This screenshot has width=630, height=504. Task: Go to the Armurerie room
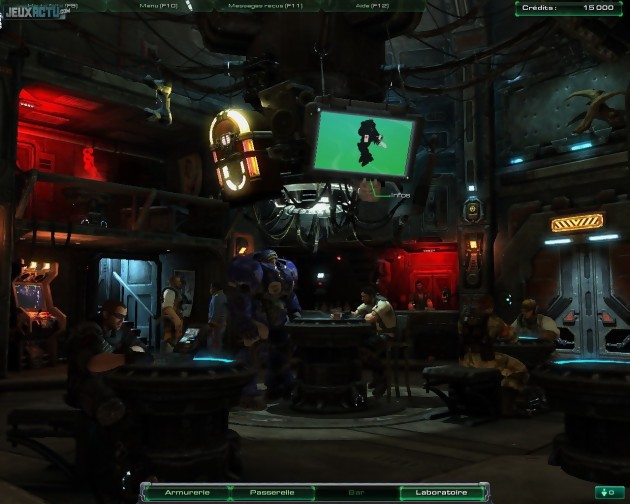tap(186, 492)
